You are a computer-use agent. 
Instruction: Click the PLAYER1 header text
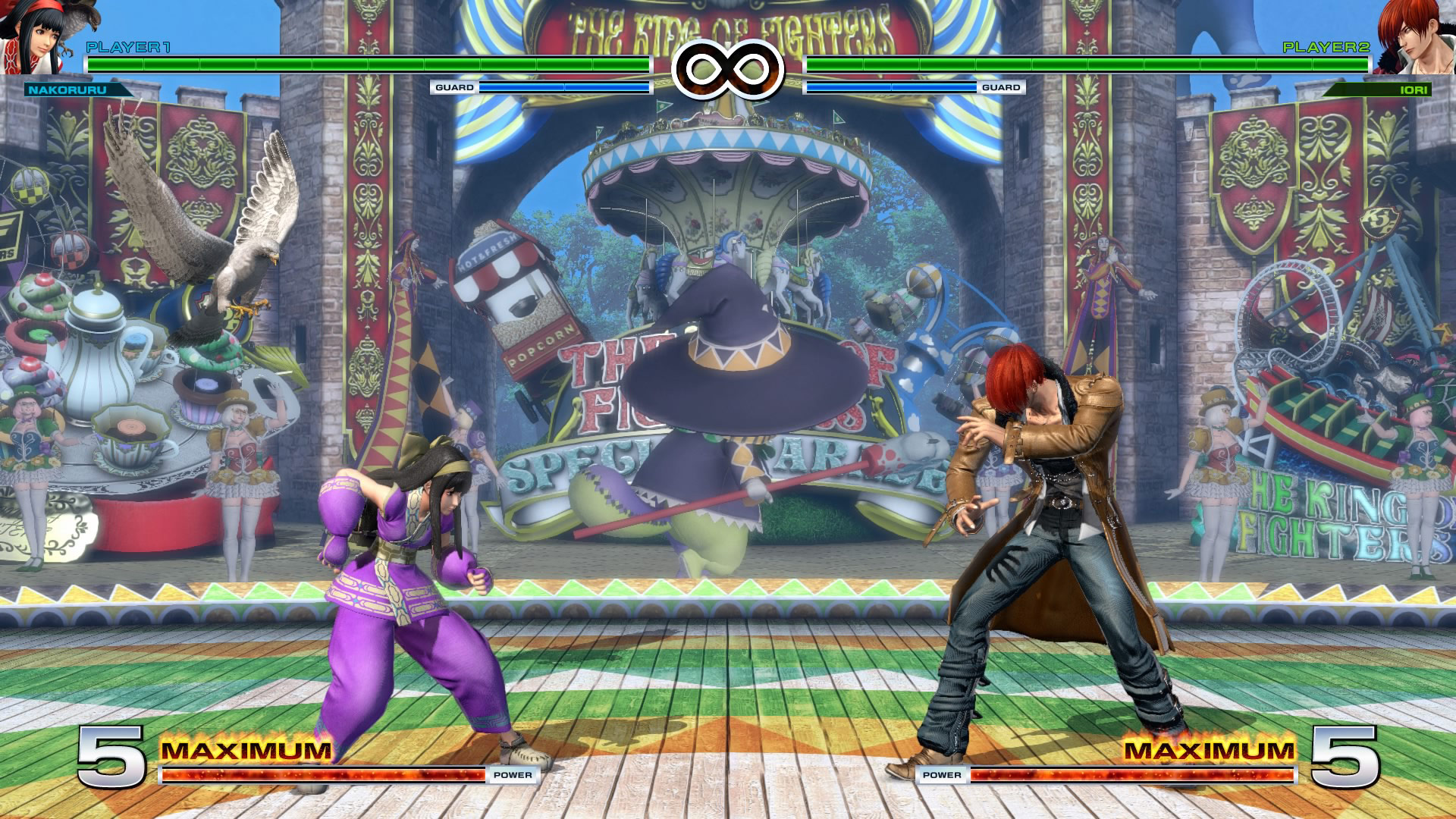(127, 47)
